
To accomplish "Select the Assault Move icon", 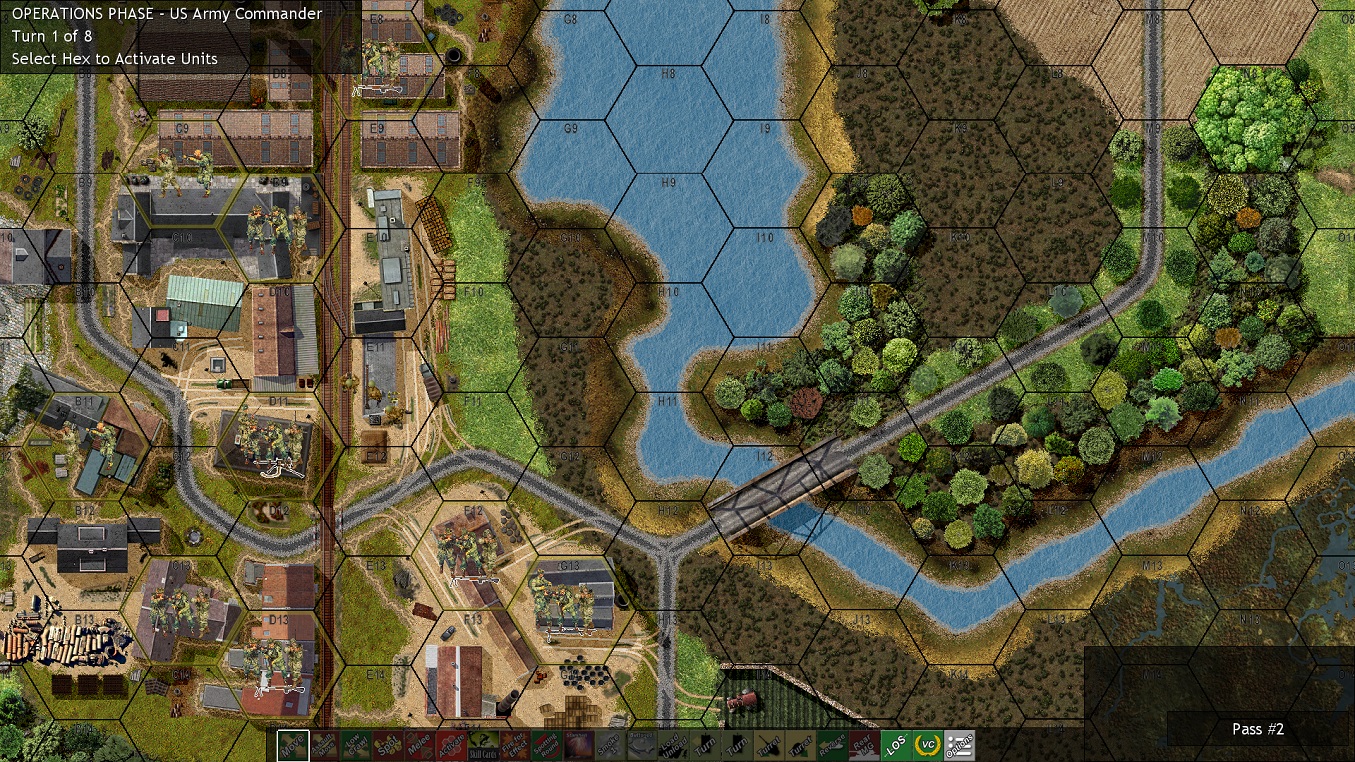I will tap(324, 742).
